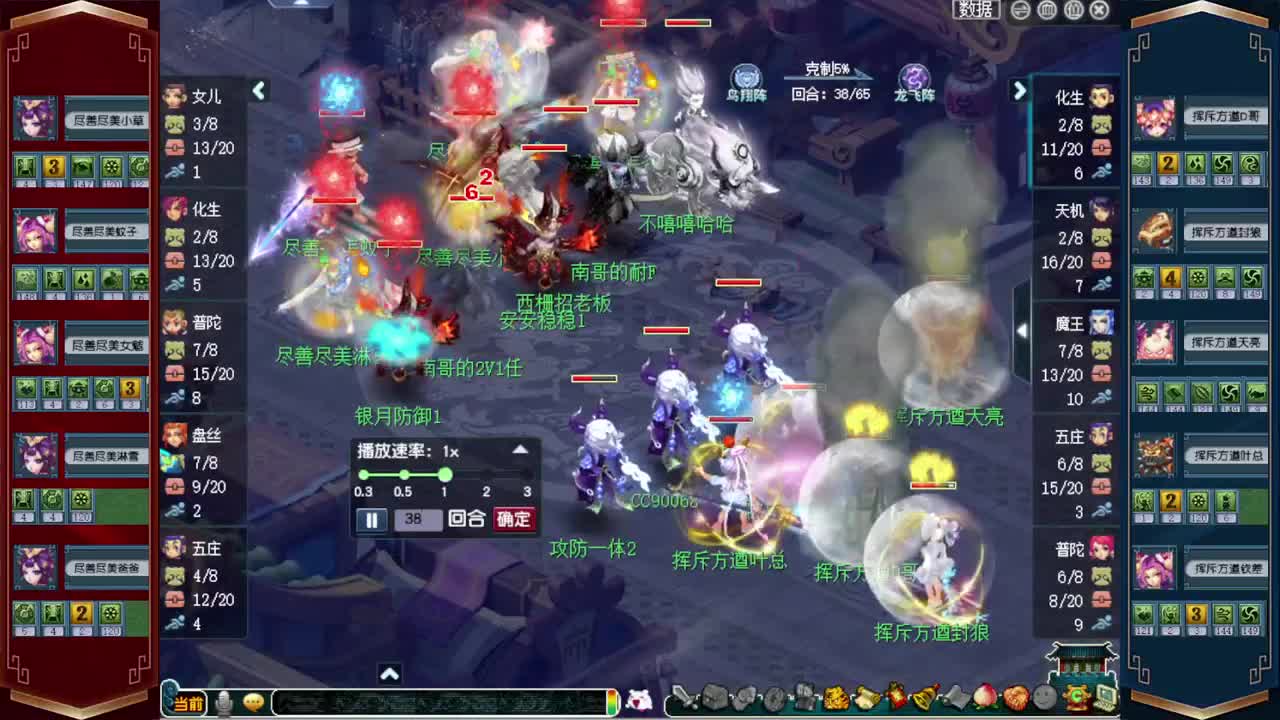
Task: Collapse the bottom chat panel arrow
Action: pyautogui.click(x=390, y=675)
